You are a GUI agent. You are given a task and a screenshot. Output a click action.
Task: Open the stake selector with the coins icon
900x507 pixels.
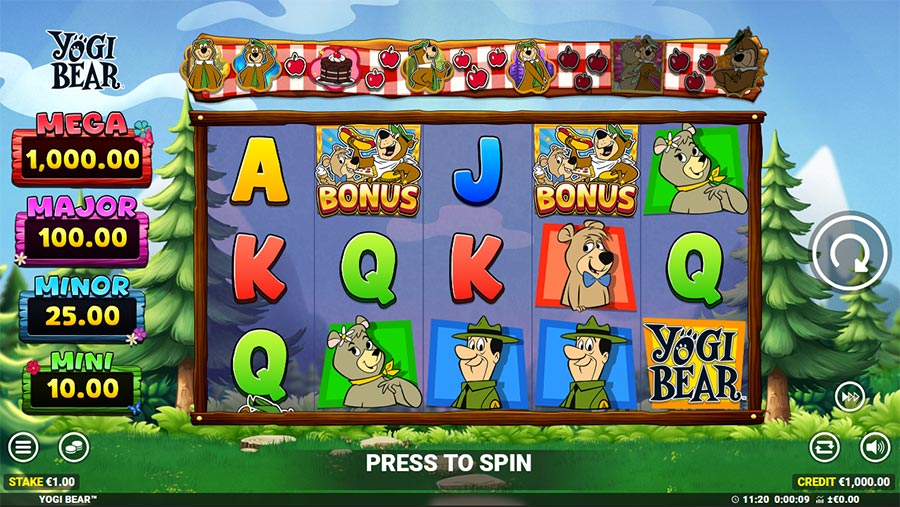click(73, 447)
